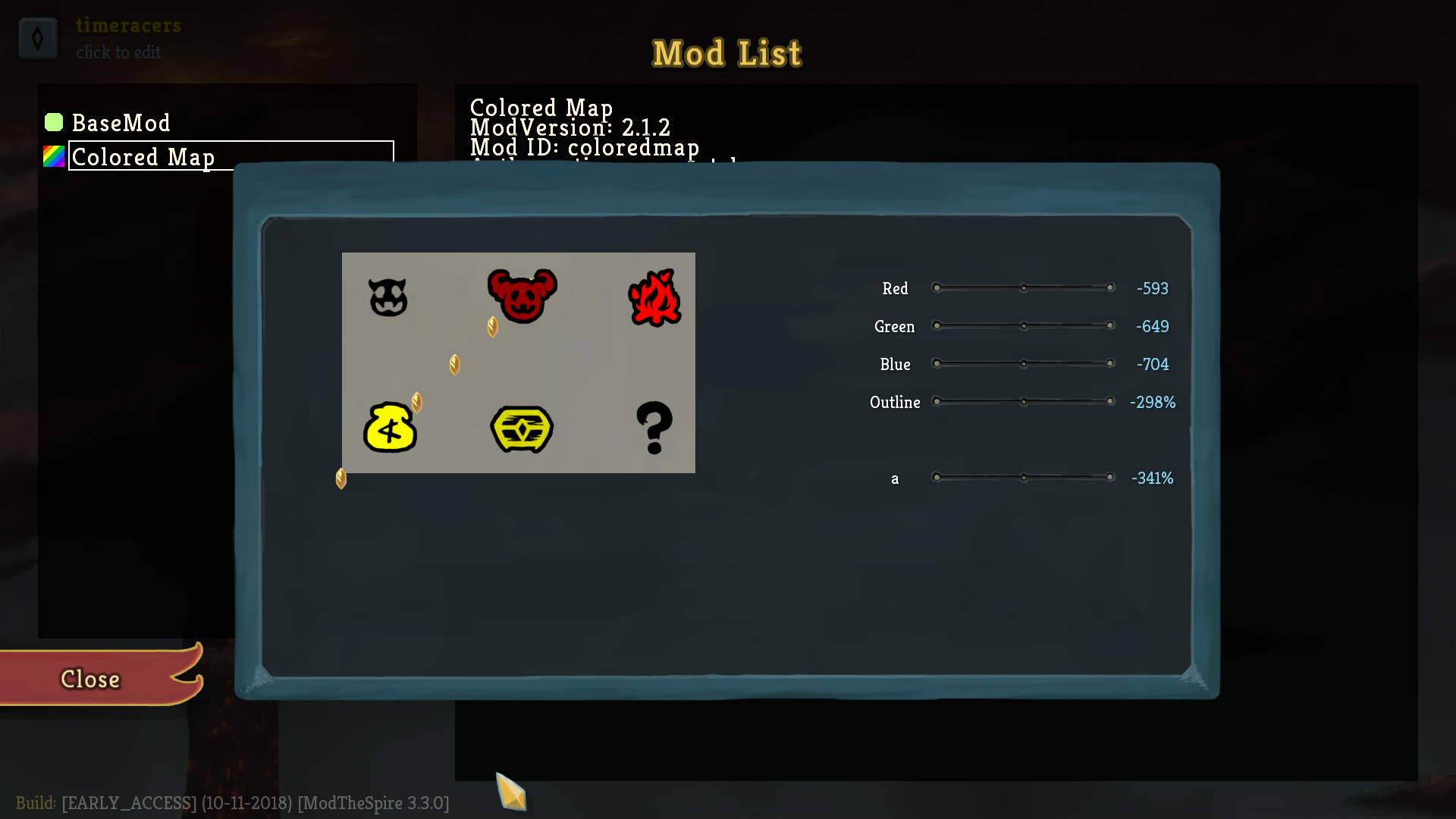Screen dimensions: 1456x819
Task: Select BaseMod in the mod list
Action: point(121,122)
